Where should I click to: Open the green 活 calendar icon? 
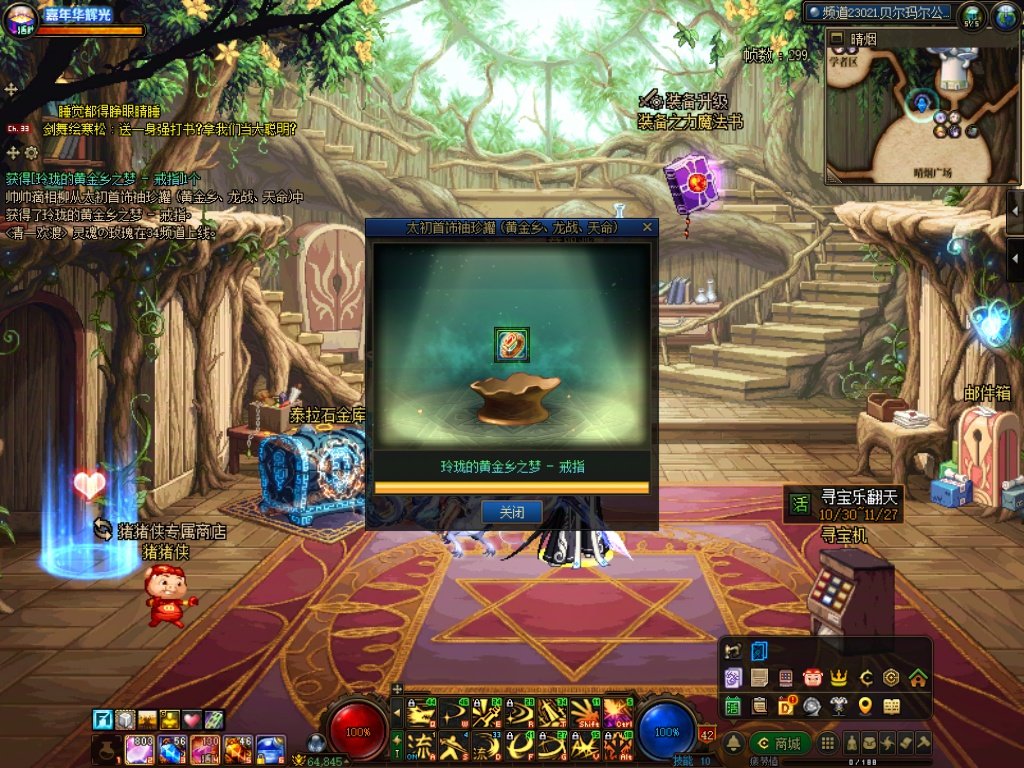click(x=733, y=706)
